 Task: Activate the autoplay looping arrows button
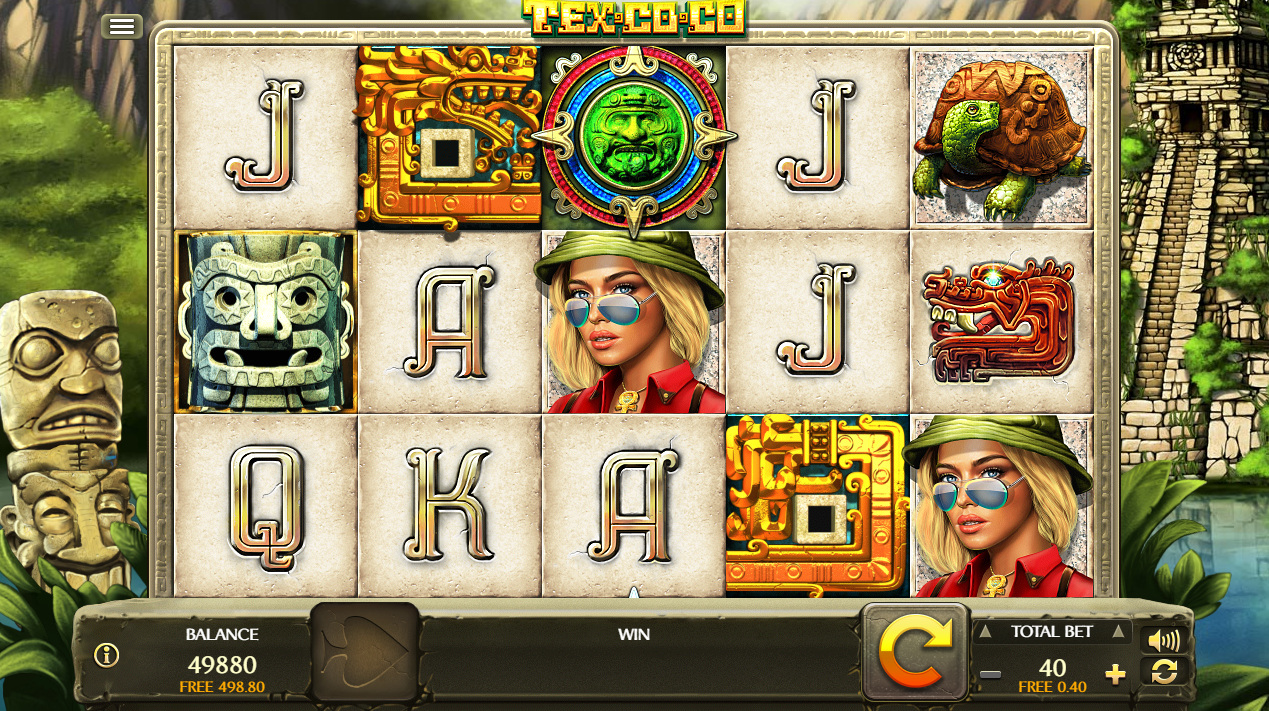point(1164,672)
